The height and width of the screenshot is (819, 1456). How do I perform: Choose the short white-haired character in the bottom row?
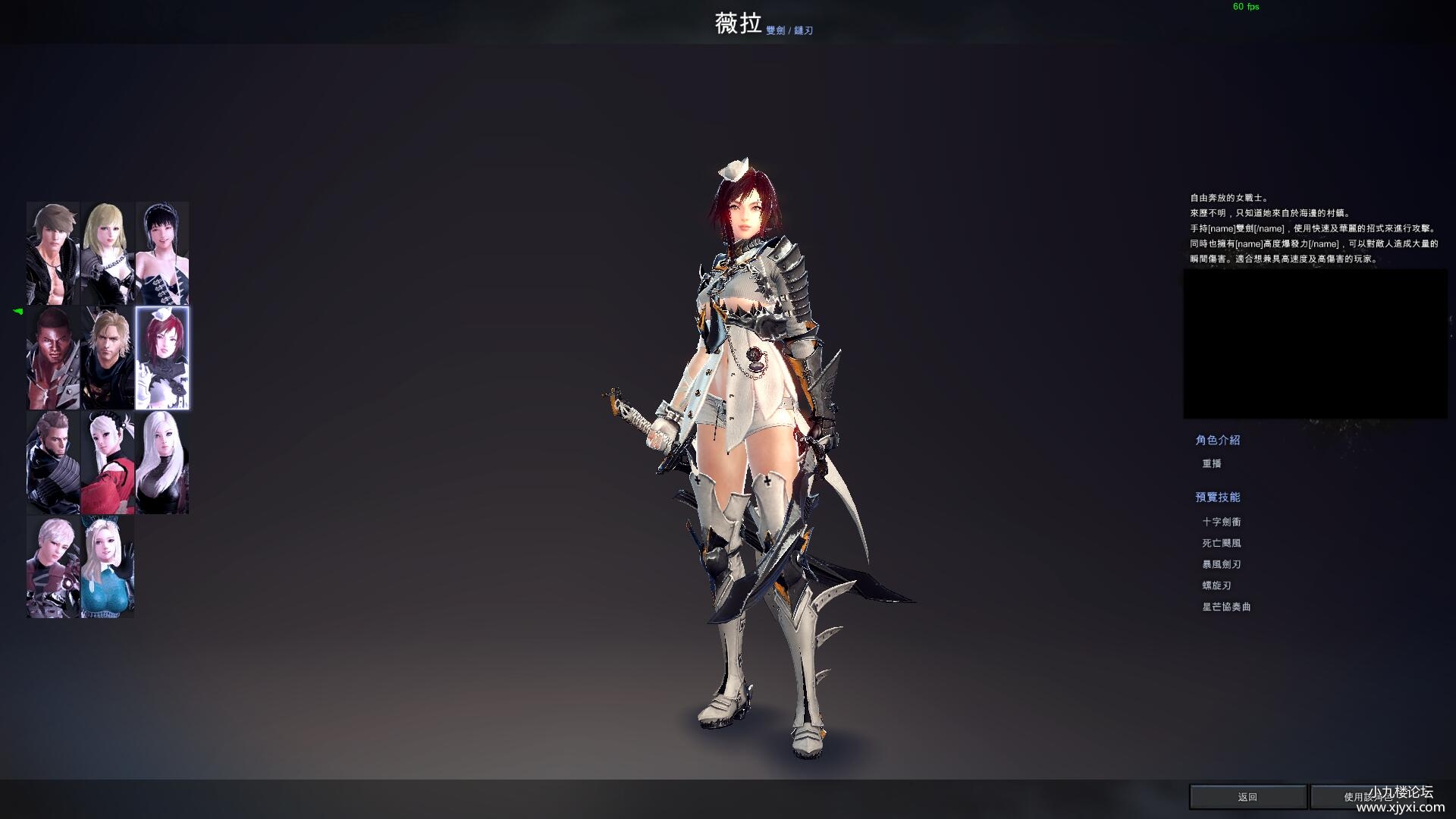53,565
